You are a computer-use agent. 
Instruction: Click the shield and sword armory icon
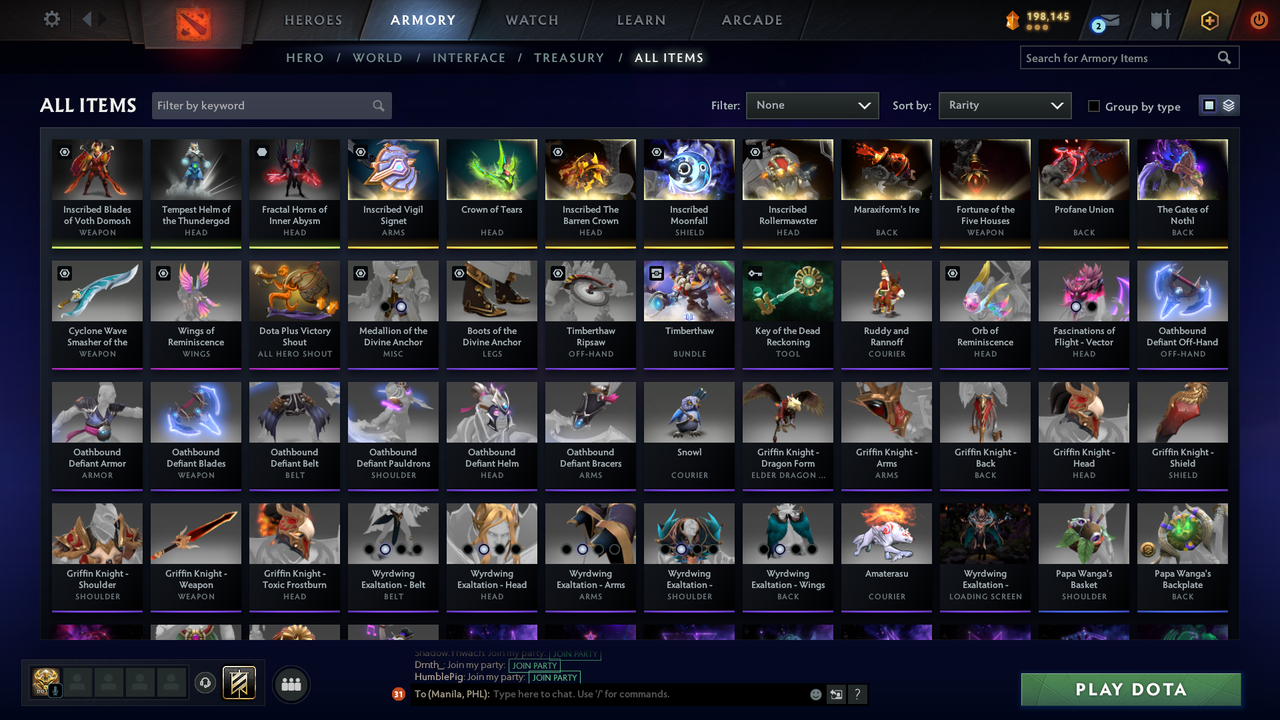tap(1160, 19)
